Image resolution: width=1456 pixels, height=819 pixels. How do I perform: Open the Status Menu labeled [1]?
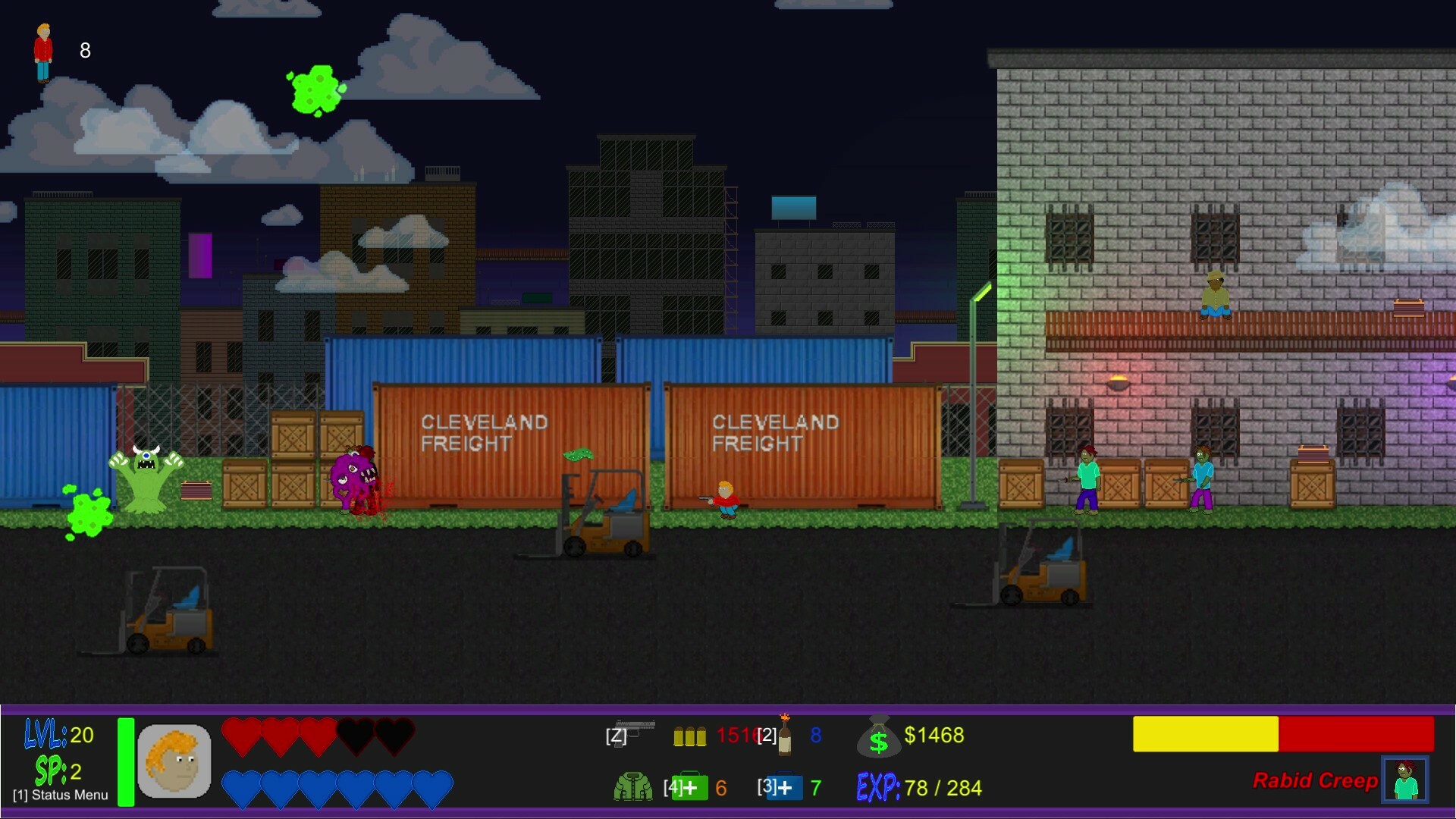pos(59,796)
